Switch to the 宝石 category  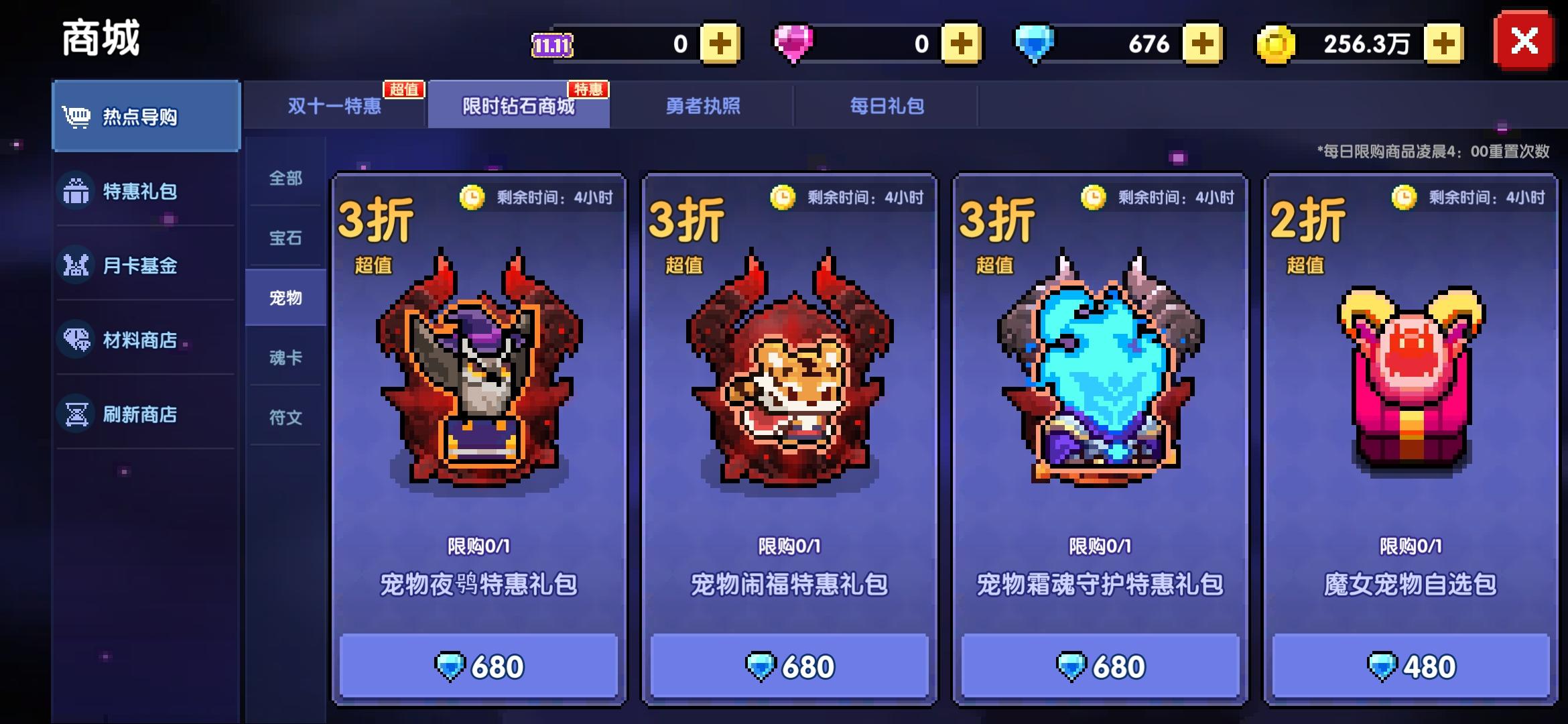(286, 238)
